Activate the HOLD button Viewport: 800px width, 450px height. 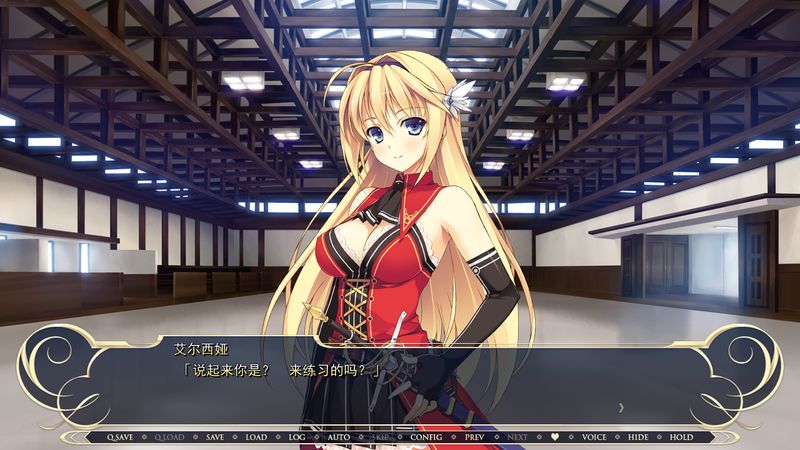[681, 437]
